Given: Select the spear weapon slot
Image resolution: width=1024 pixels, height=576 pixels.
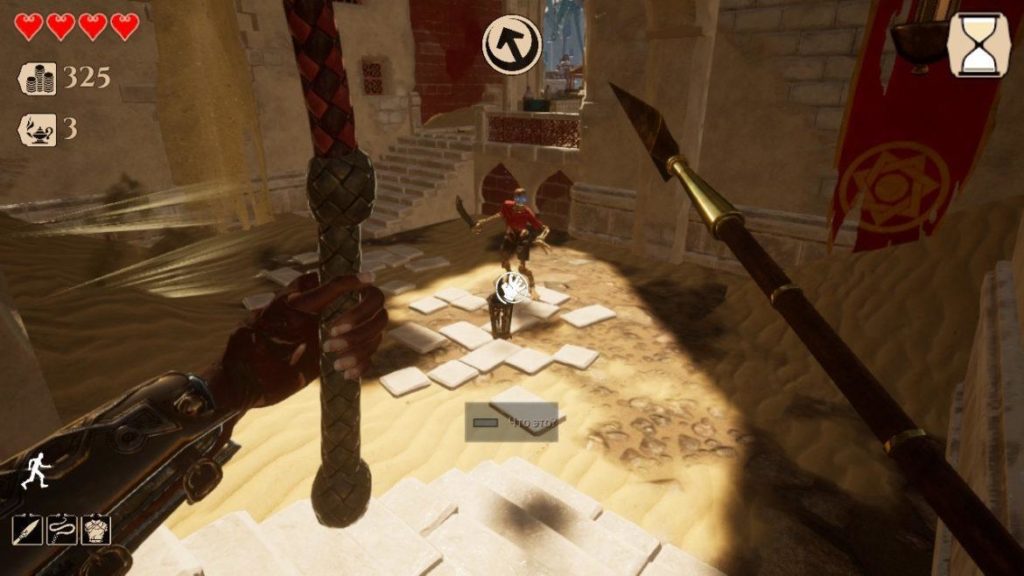Looking at the screenshot, I should pyautogui.click(x=28, y=530).
